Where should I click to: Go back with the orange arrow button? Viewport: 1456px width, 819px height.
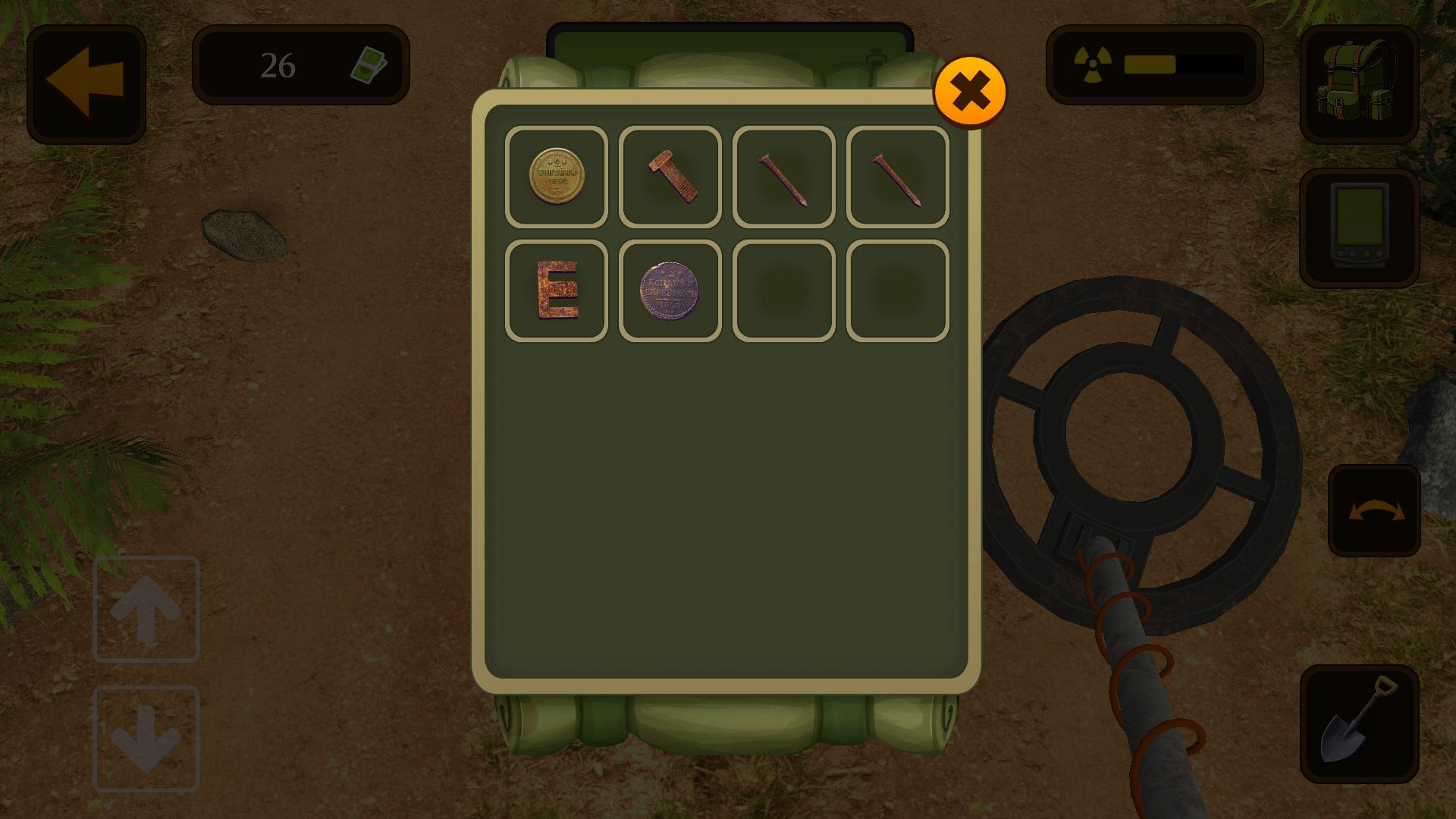coord(86,83)
